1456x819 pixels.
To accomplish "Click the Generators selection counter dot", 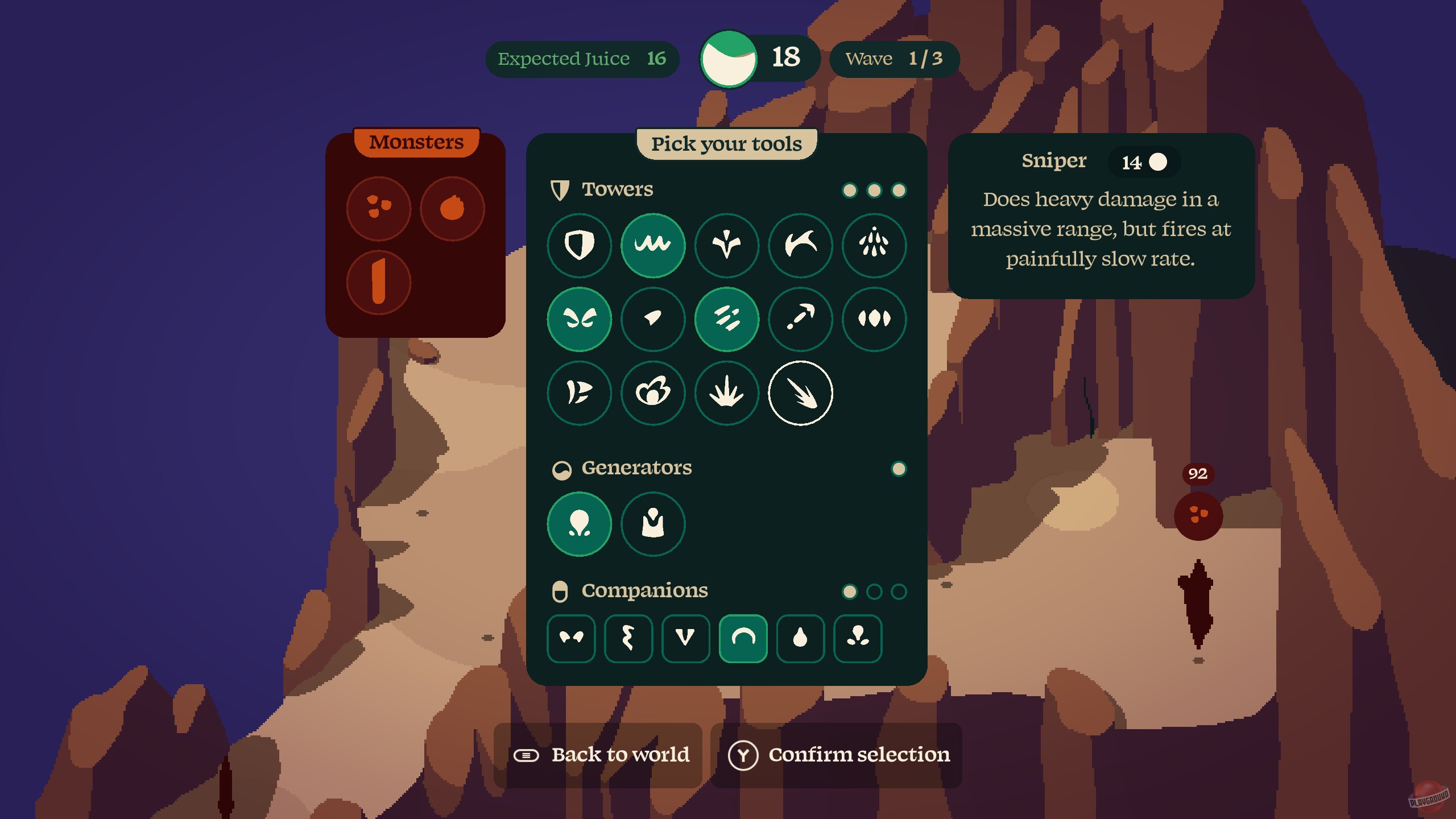I will click(899, 469).
